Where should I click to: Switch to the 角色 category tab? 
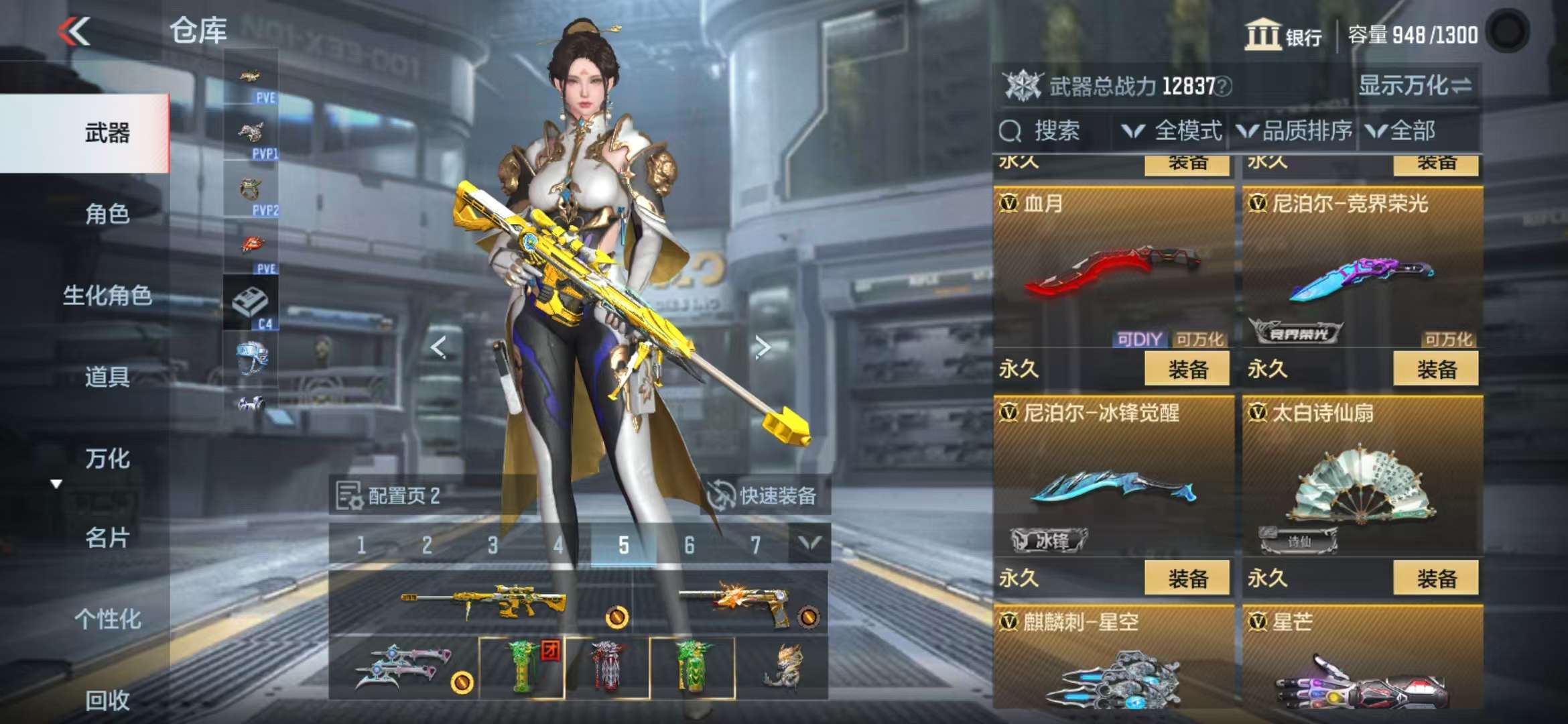107,215
